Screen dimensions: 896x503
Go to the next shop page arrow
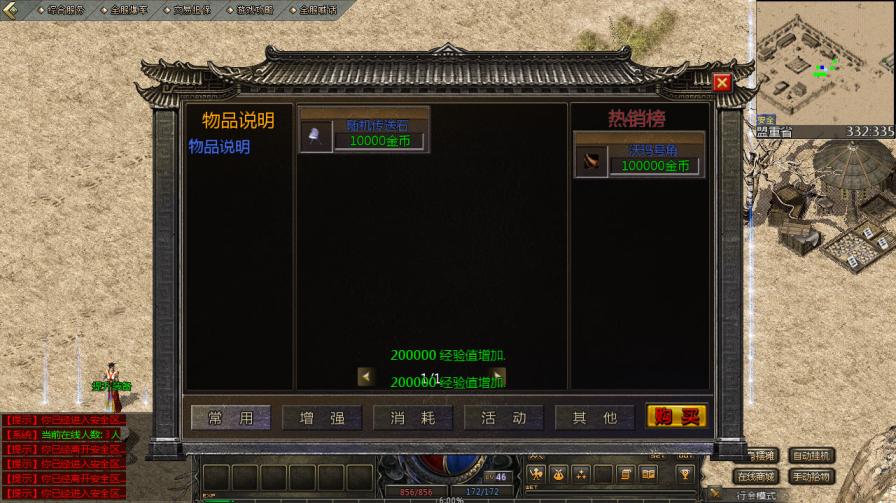[498, 376]
